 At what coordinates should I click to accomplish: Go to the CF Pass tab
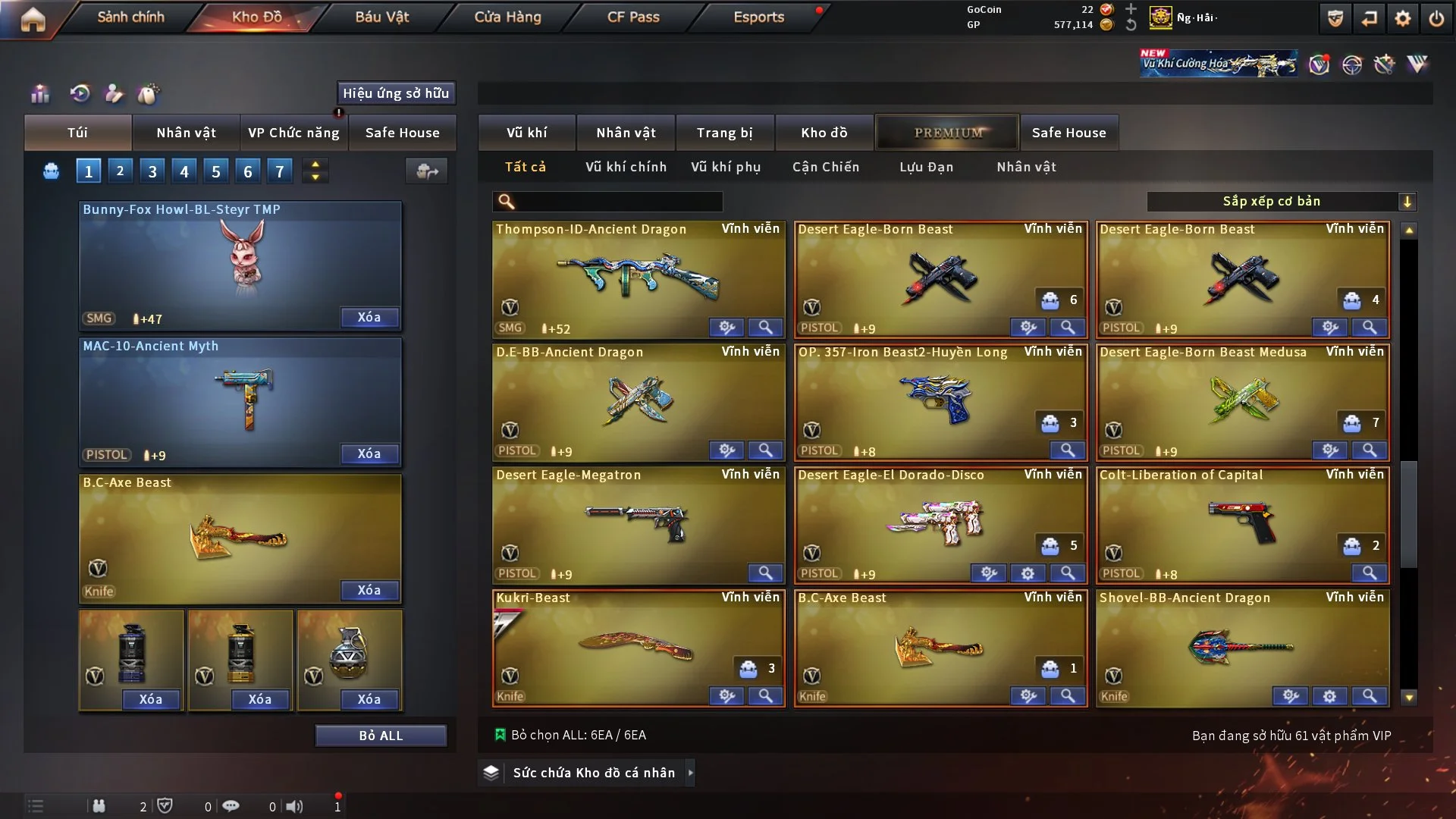633,17
